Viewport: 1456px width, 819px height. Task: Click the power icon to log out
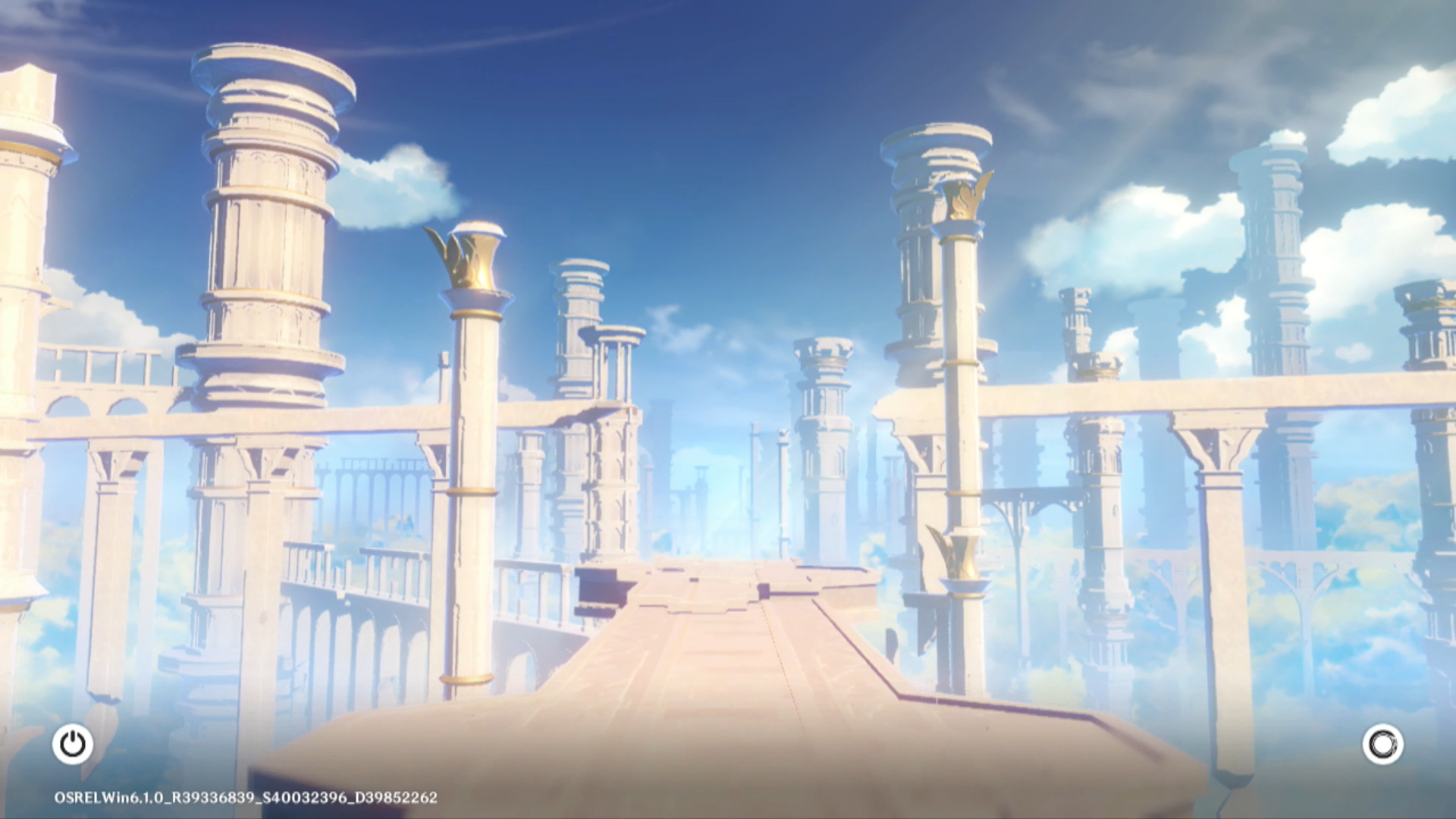[x=73, y=744]
